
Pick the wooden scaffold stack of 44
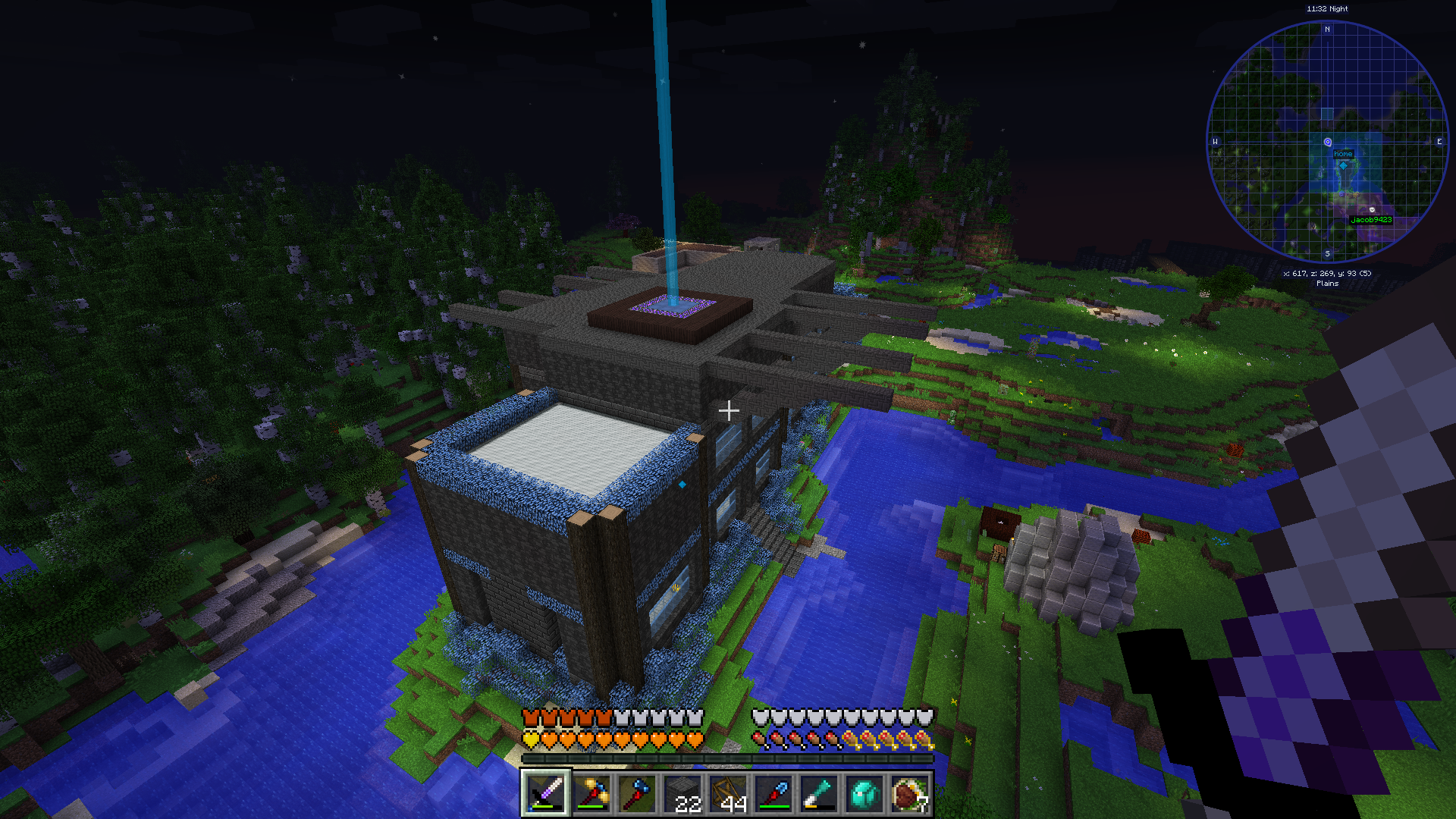[x=728, y=794]
